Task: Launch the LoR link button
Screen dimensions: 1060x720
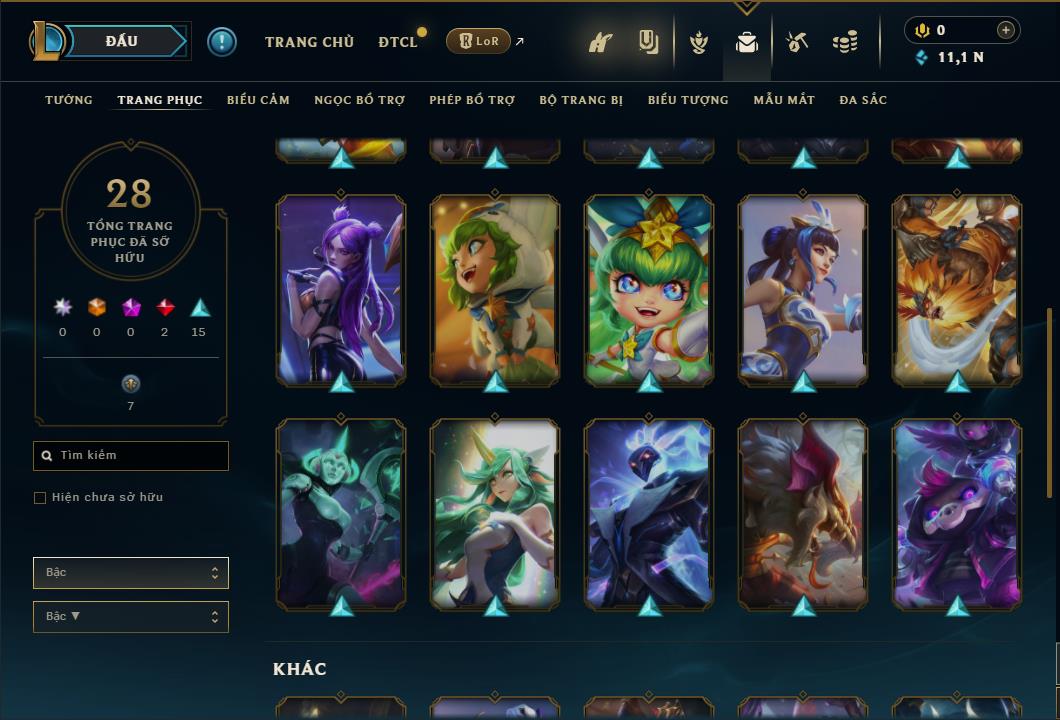Action: coord(478,41)
